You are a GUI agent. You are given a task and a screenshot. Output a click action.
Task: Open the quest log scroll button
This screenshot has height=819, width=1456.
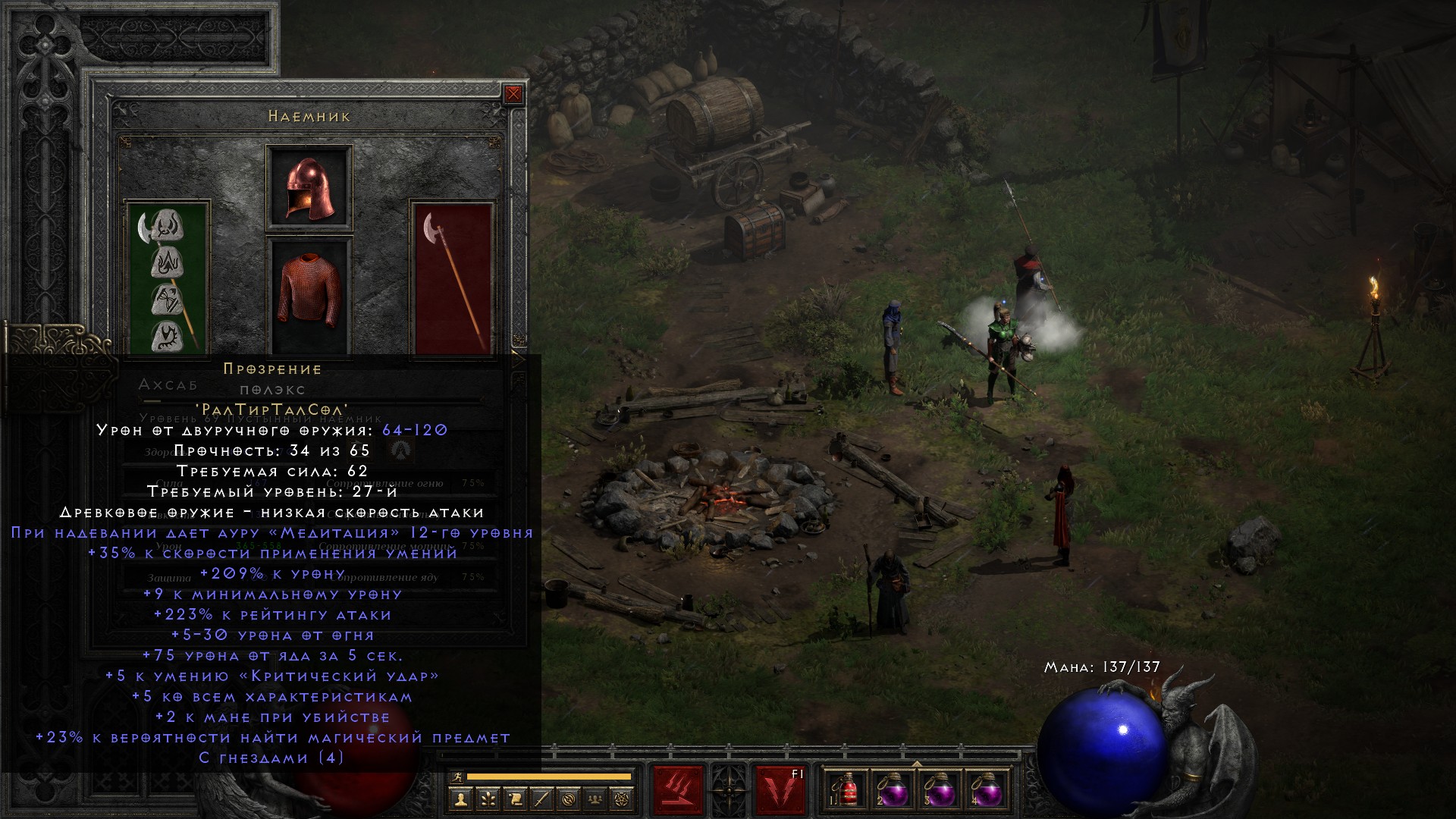coord(515,799)
